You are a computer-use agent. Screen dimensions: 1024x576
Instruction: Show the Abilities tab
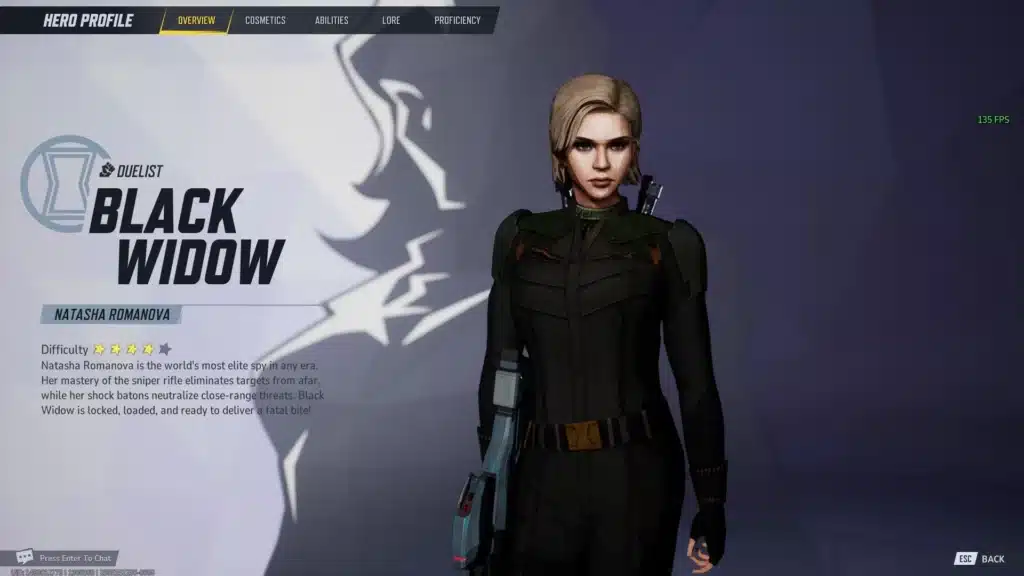click(331, 20)
